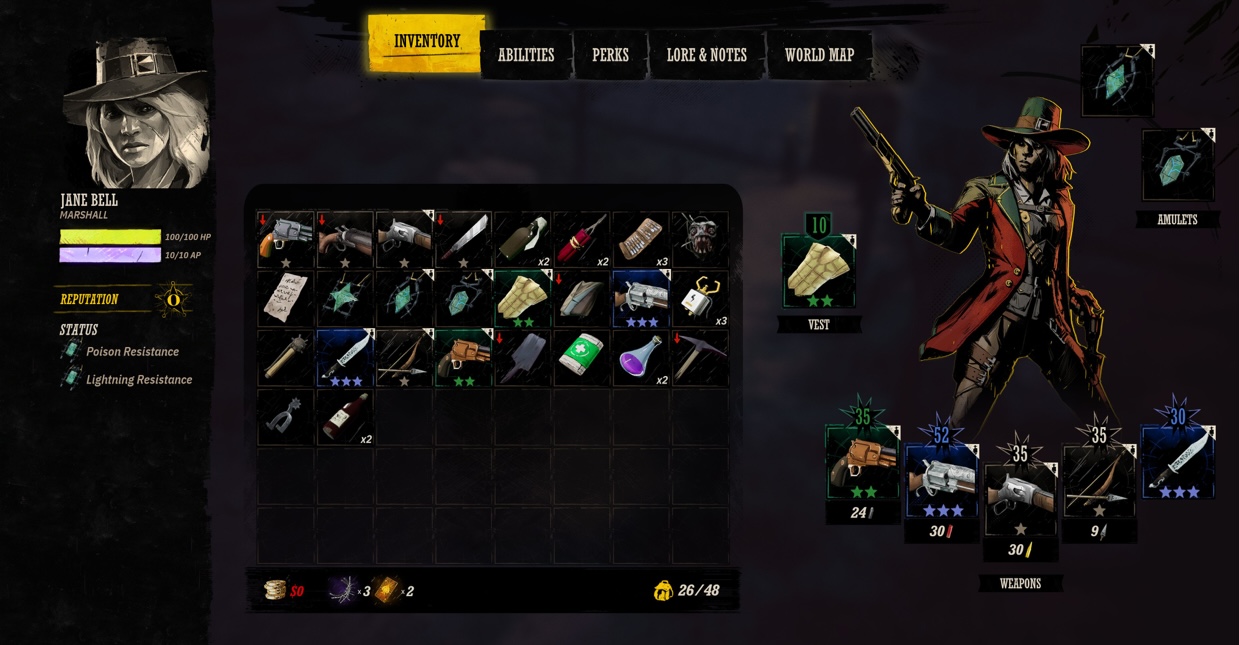Viewport: 1239px width, 645px height.
Task: Choose the green bandage medkit item
Action: click(x=581, y=357)
